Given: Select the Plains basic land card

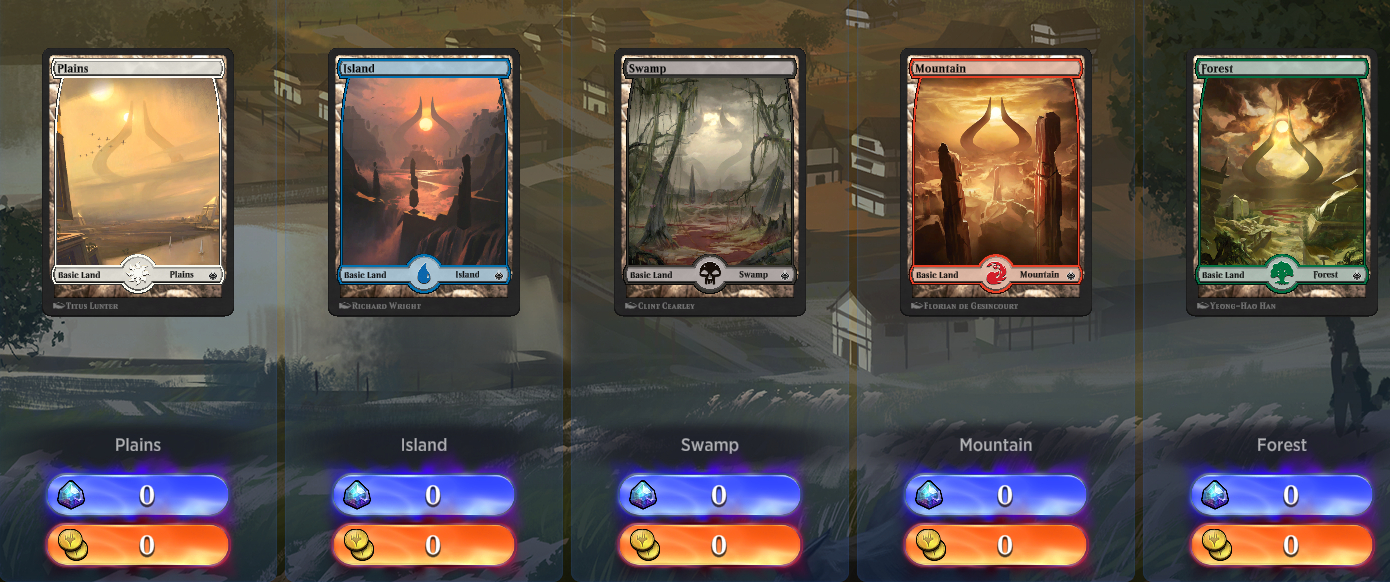Looking at the screenshot, I should [138, 180].
